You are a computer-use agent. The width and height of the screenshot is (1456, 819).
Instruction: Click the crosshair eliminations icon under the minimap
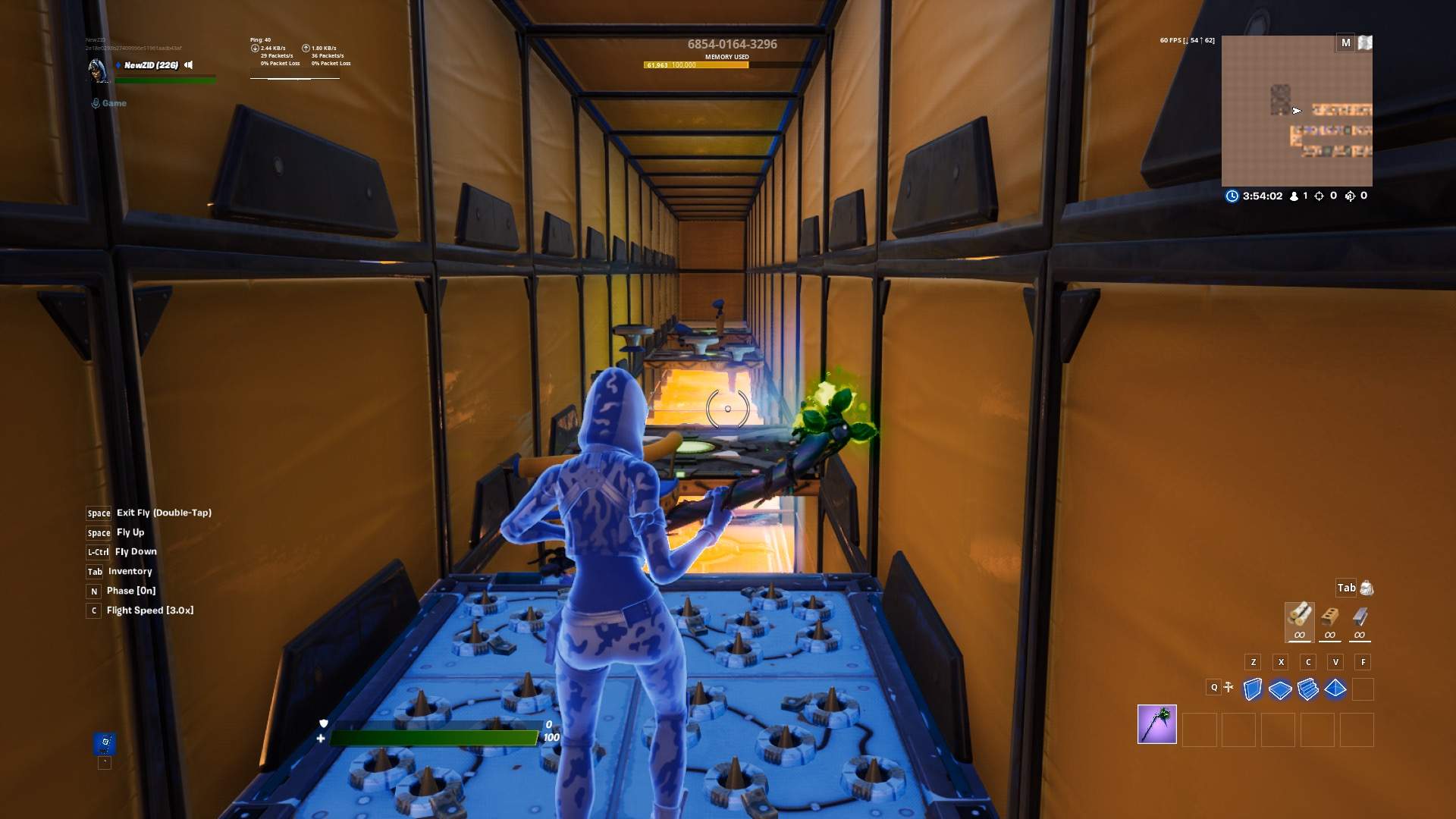[1319, 196]
